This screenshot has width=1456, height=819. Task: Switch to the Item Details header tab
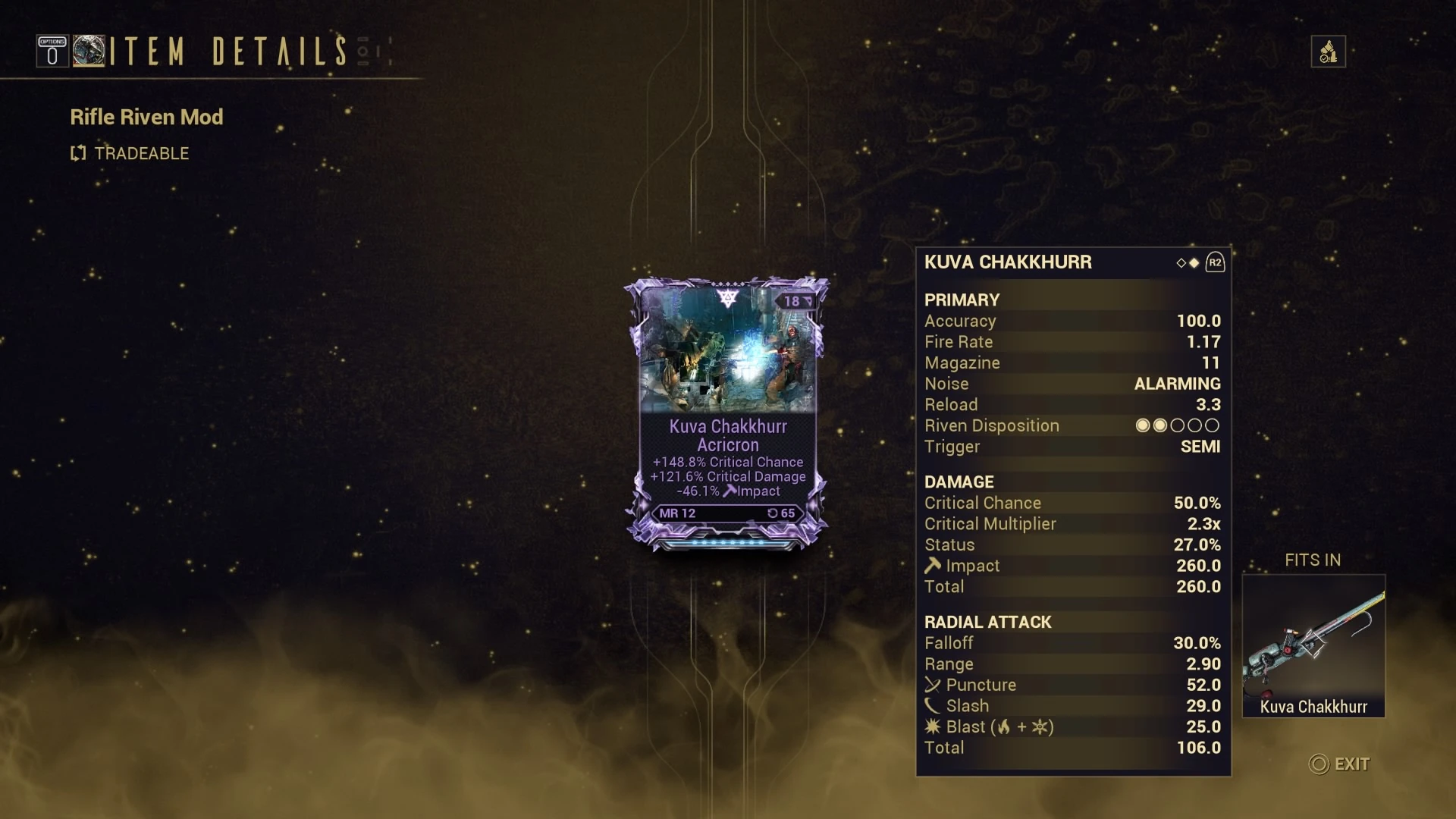click(x=224, y=52)
